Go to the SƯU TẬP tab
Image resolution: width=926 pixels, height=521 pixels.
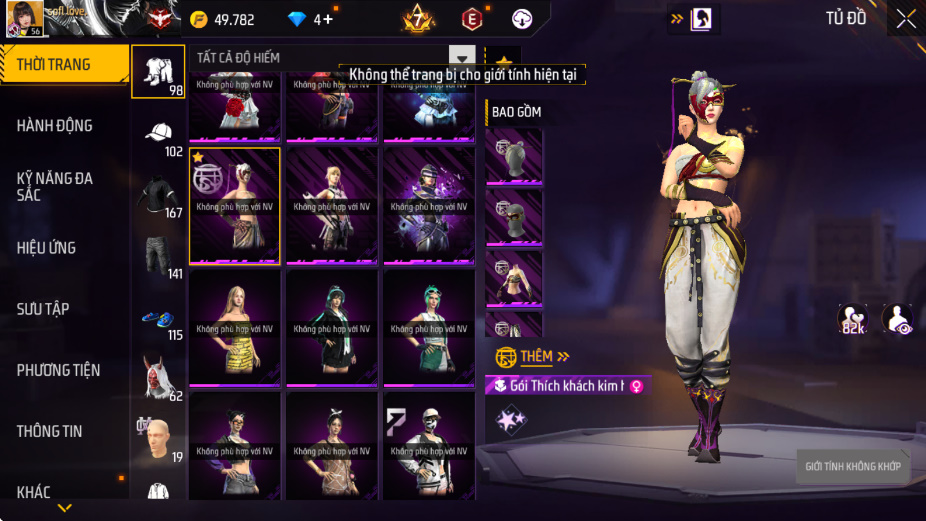pos(43,309)
